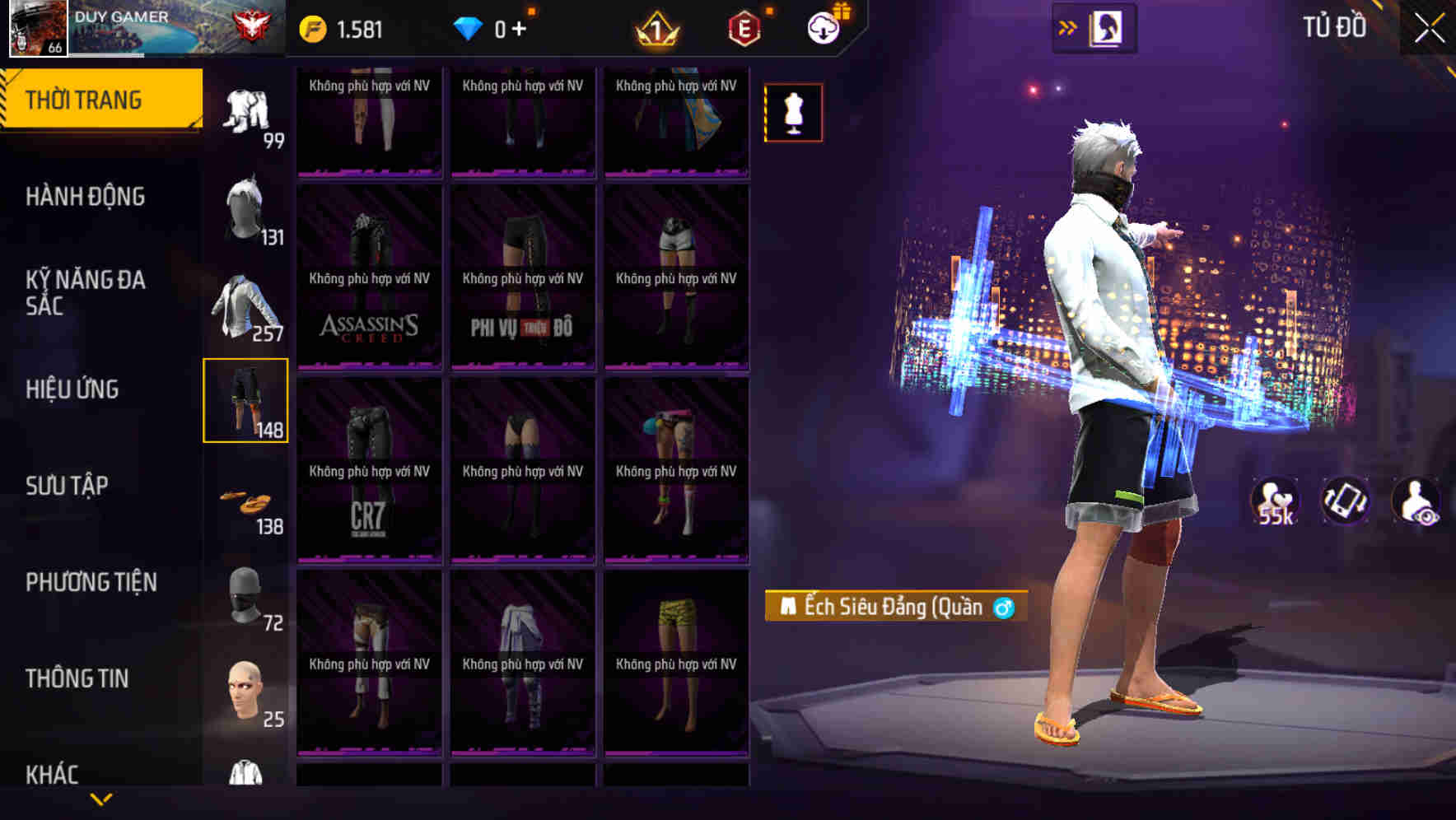1456x820 pixels.
Task: Select the pants category showing 99 items
Action: [246, 111]
